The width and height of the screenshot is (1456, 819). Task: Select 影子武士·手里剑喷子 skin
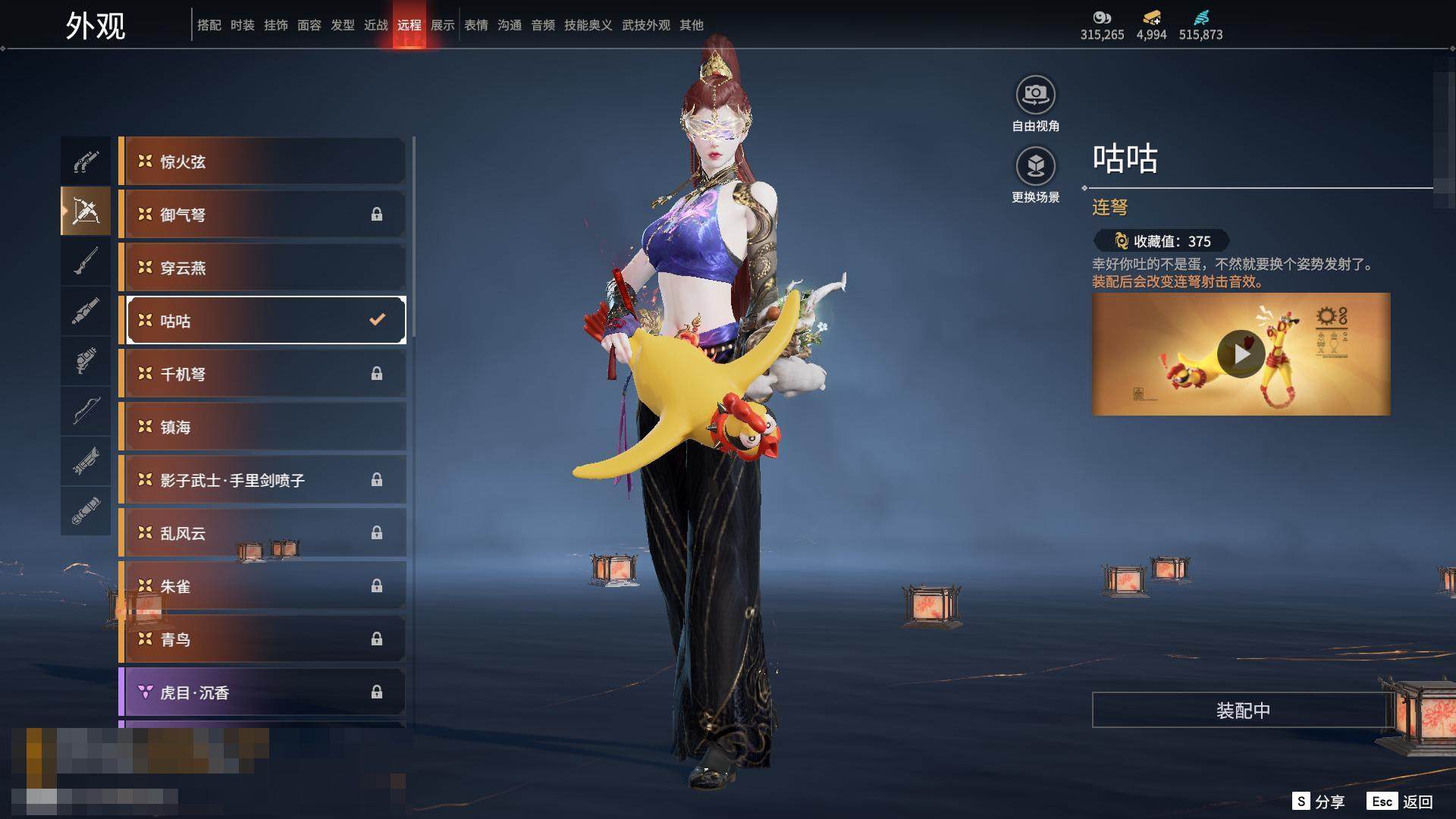(262, 480)
